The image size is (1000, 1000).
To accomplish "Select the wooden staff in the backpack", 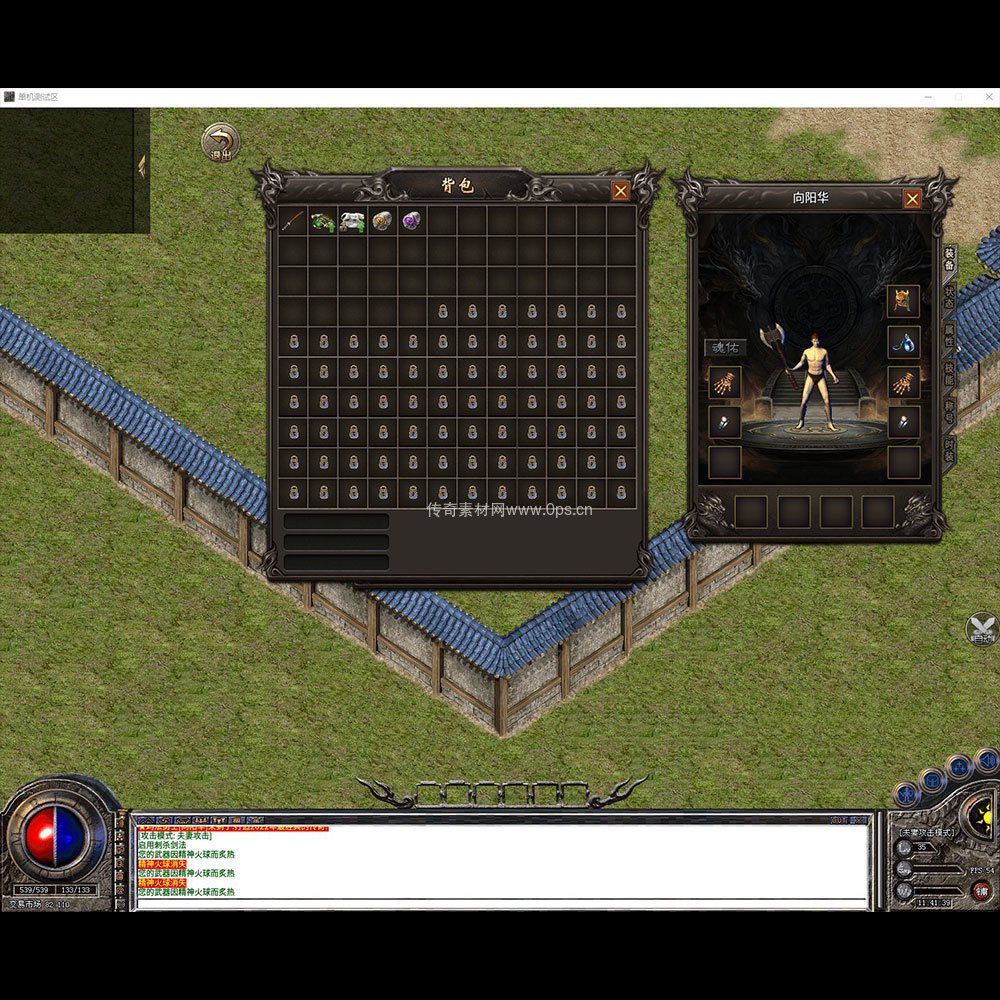I will (293, 220).
